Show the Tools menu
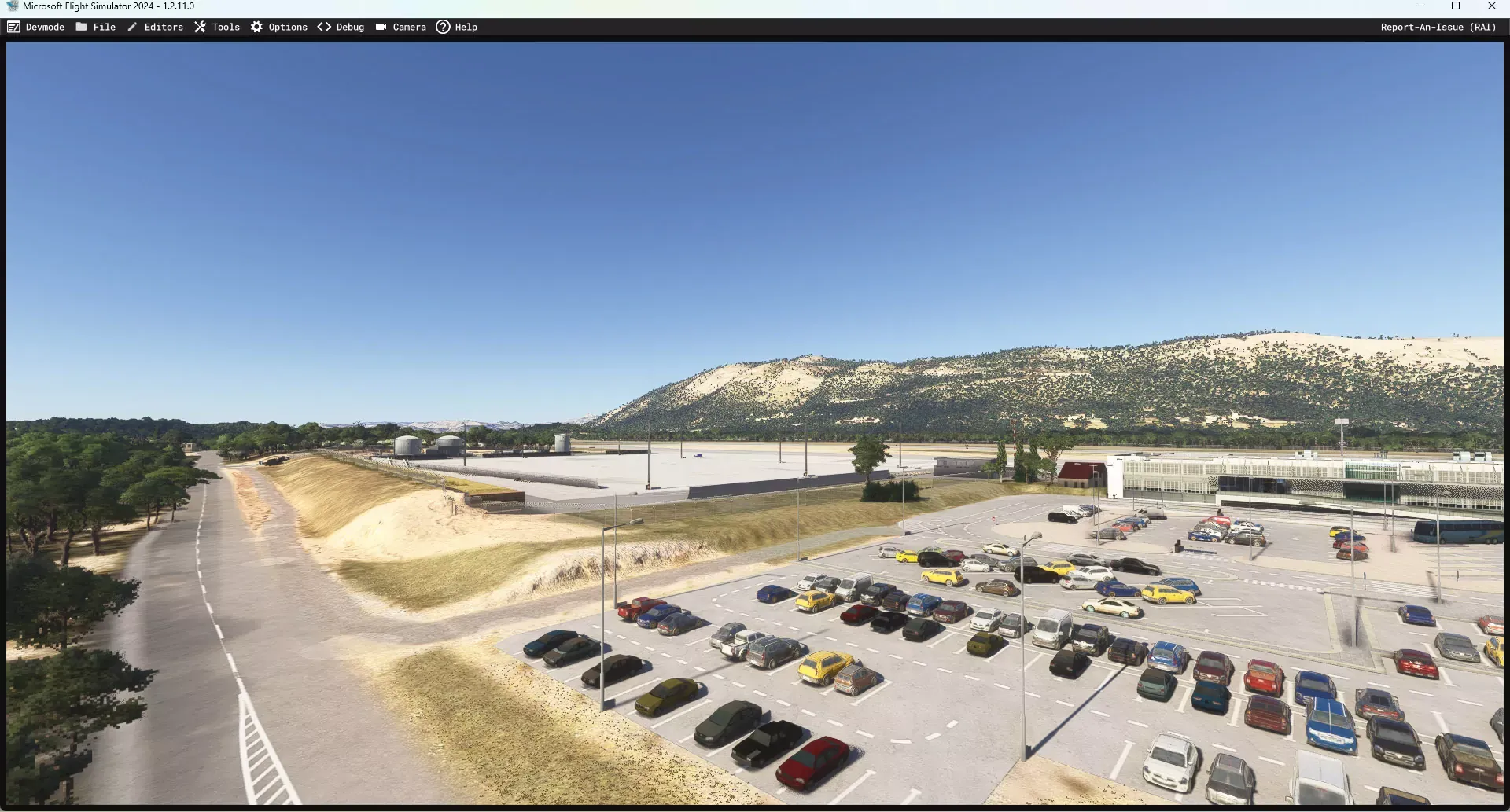1510x812 pixels. (217, 27)
